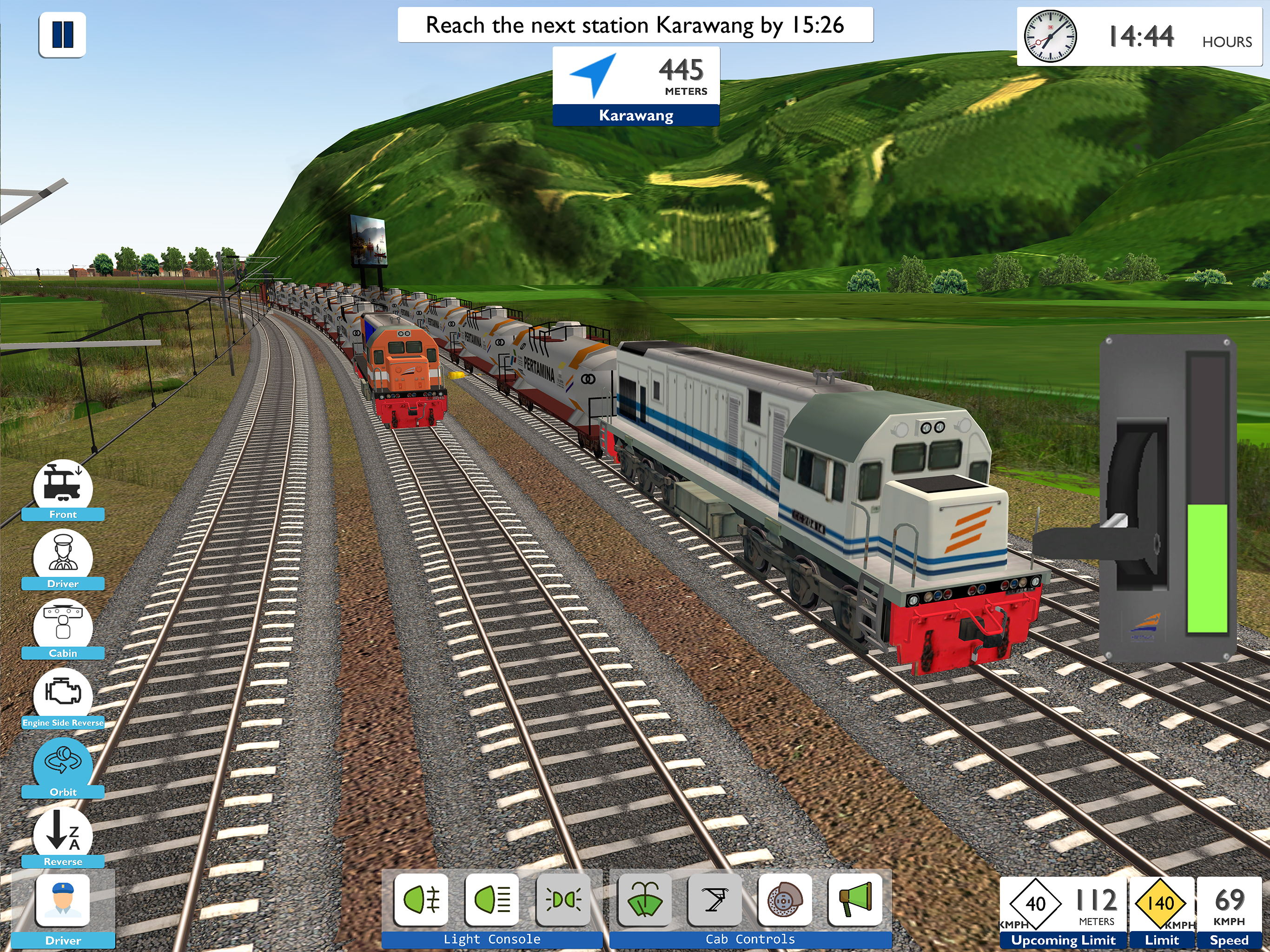Pause the game with the pause button
1270x952 pixels.
pyautogui.click(x=62, y=34)
